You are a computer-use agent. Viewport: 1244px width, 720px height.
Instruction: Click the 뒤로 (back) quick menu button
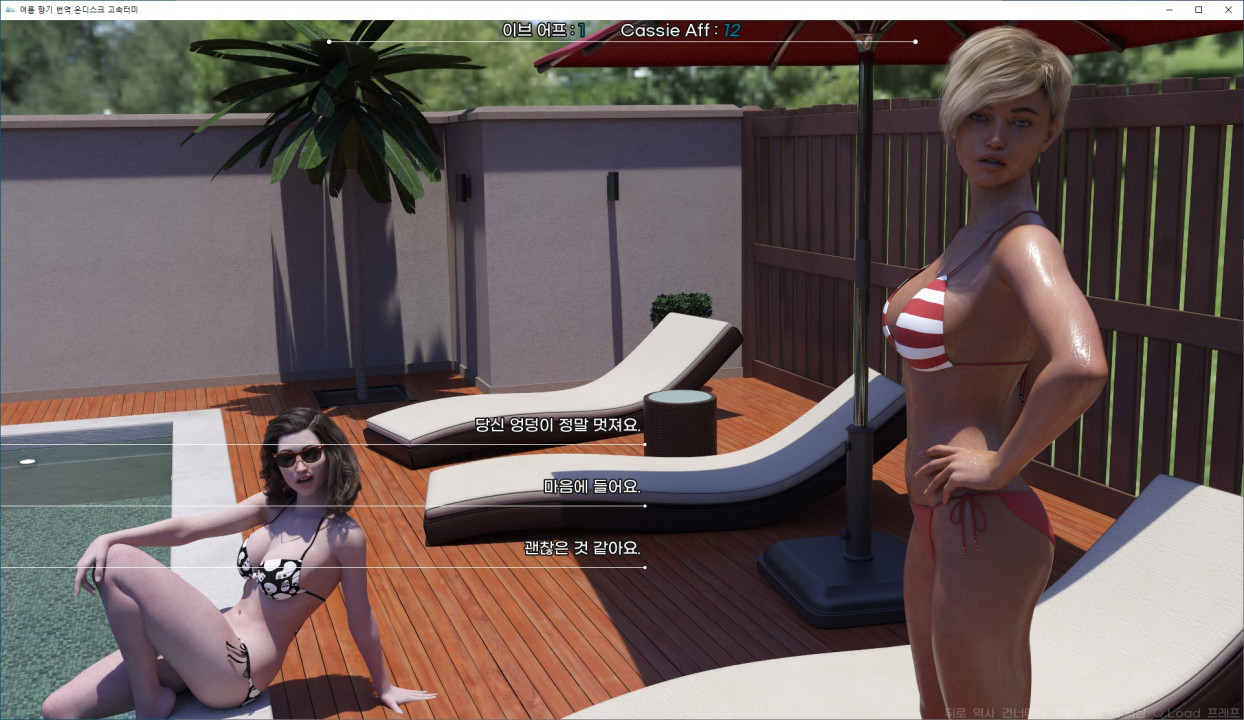click(956, 713)
